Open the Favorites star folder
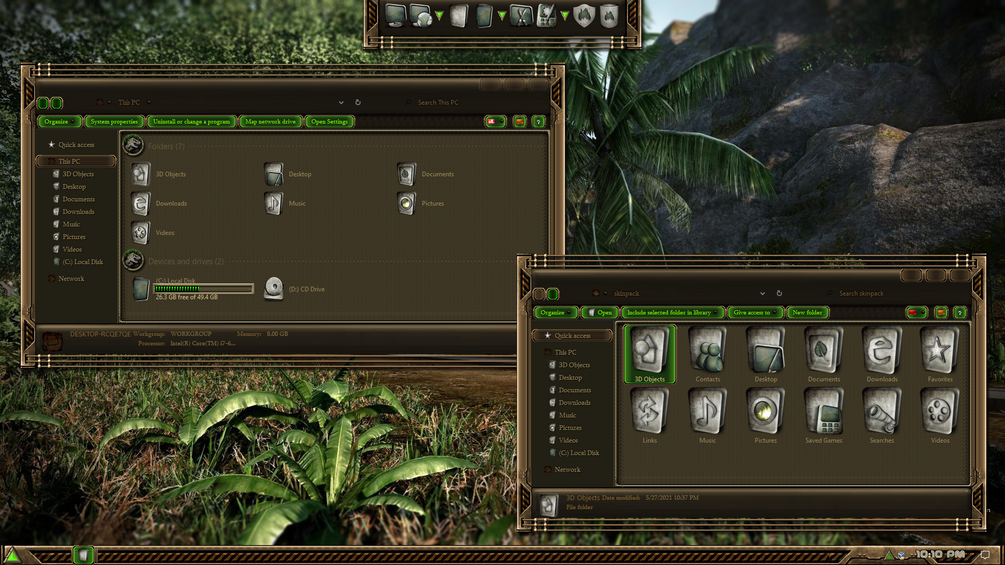Screen dimensions: 1005x565 940,354
